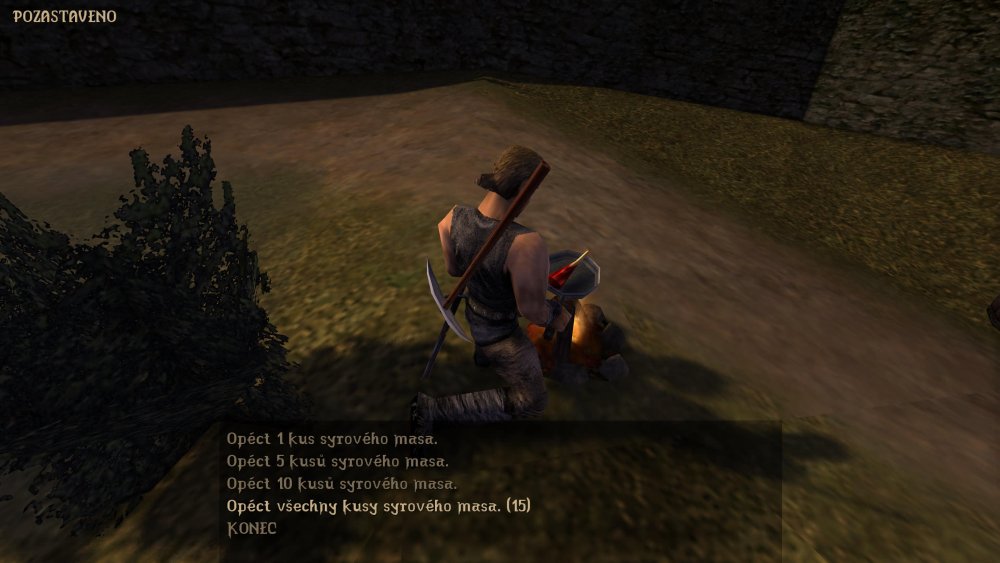Choose 'Opéct 1 kus syrového masa'
Image resolution: width=1000 pixels, height=563 pixels.
(x=332, y=439)
